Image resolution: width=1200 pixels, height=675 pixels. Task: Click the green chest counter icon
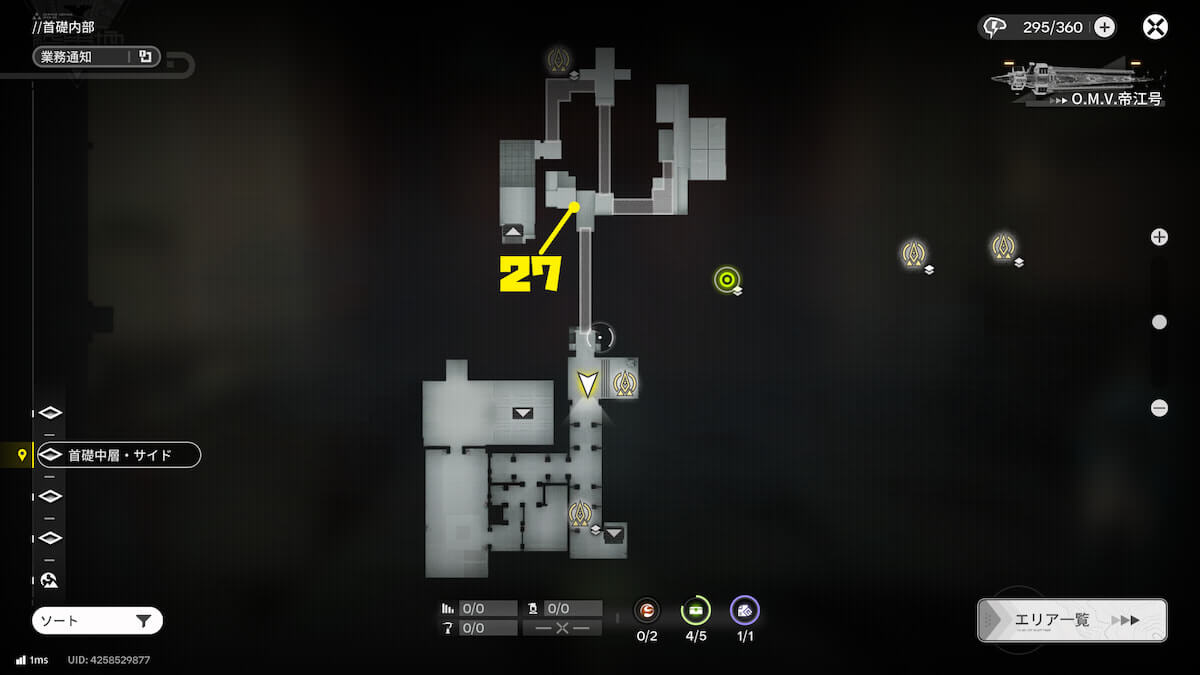695,609
